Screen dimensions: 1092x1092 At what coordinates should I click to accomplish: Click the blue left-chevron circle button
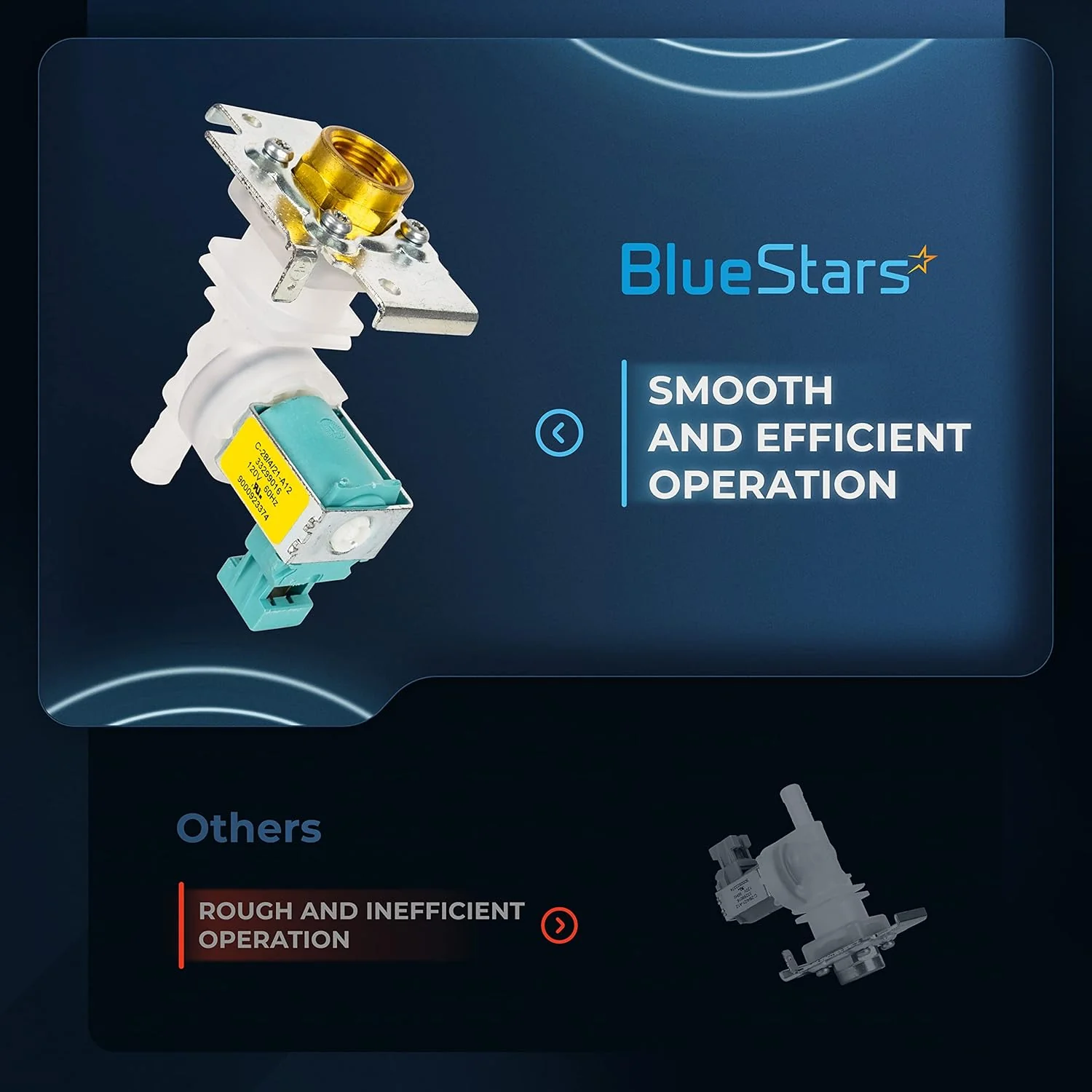559,433
